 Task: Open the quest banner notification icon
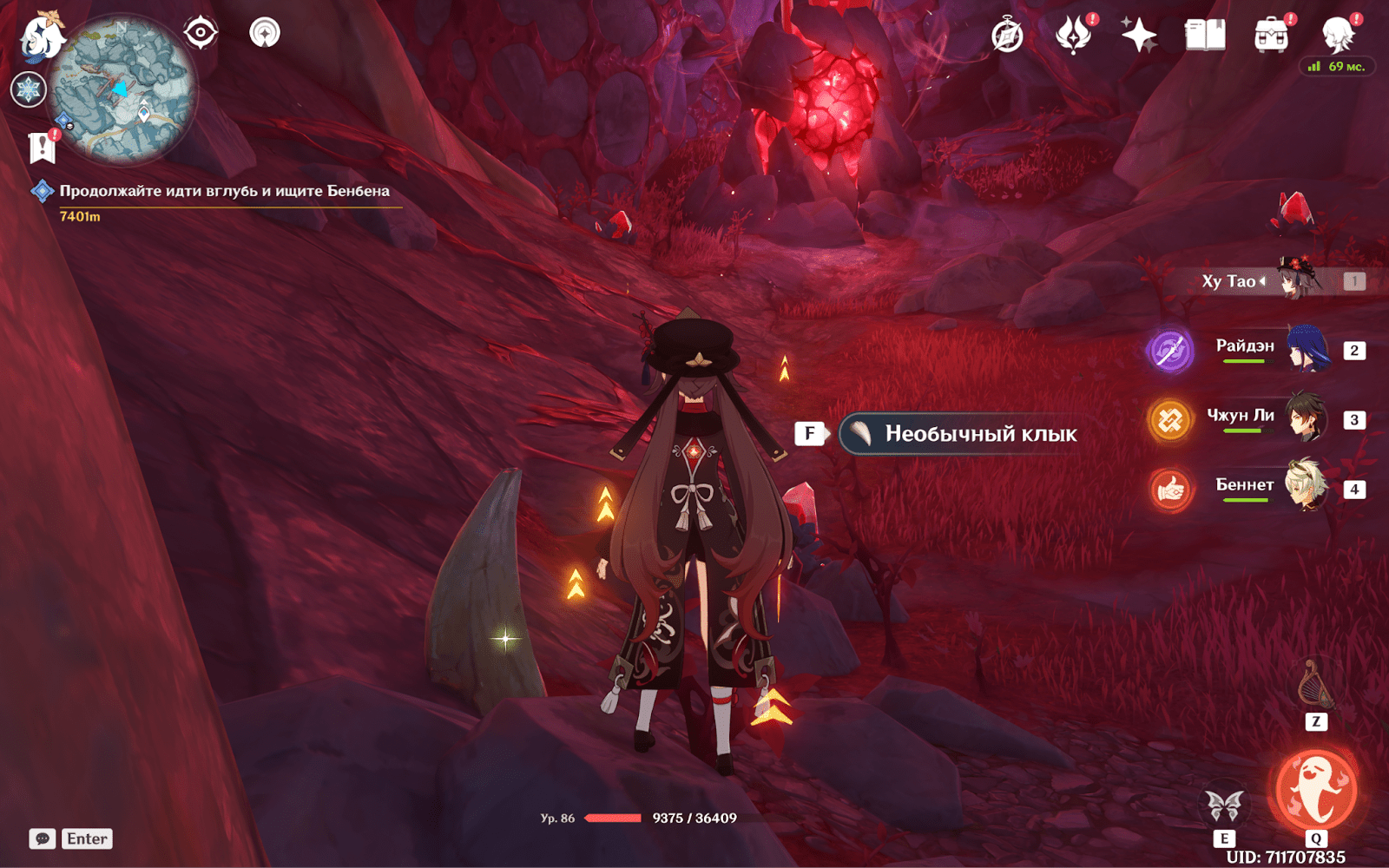coord(42,148)
